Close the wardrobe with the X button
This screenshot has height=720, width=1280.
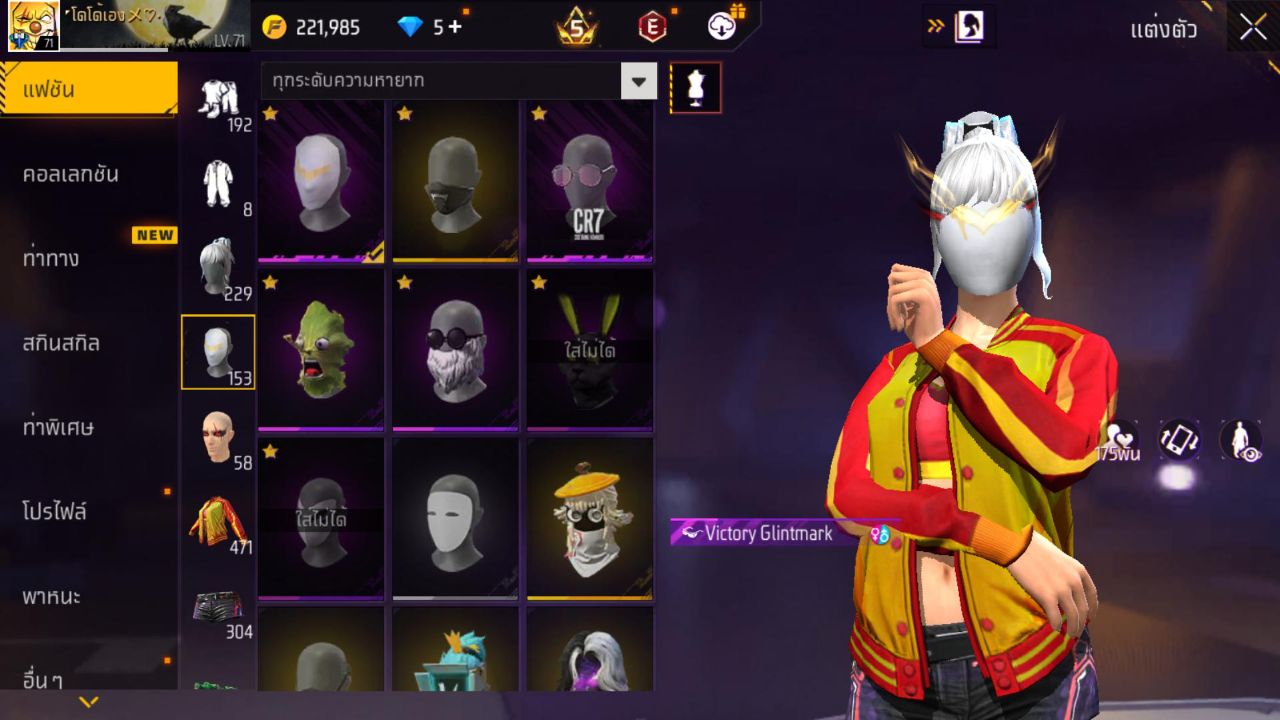(1253, 28)
